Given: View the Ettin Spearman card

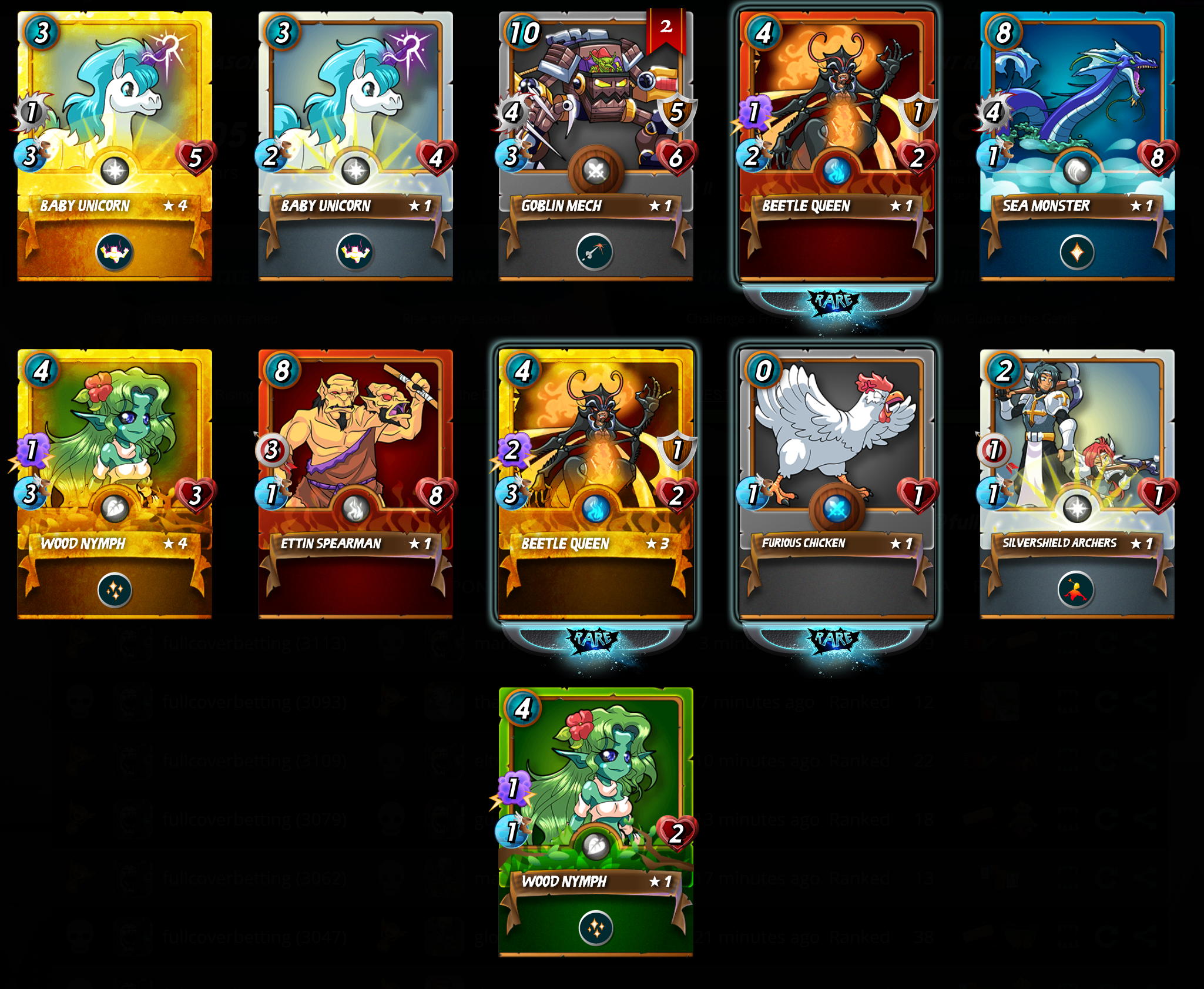Looking at the screenshot, I should coord(356,484).
